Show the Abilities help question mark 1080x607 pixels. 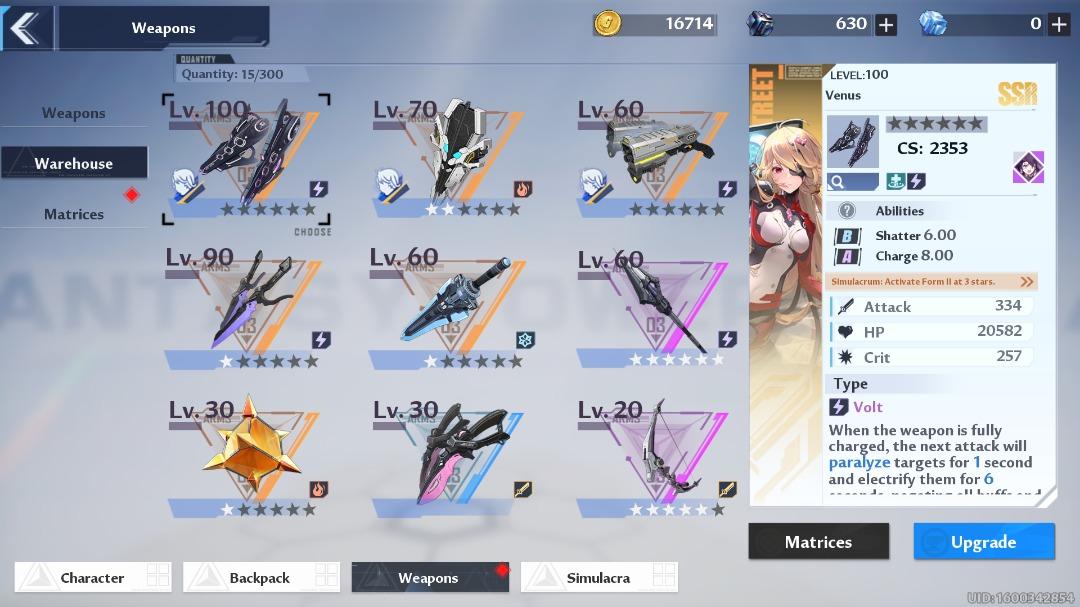(847, 211)
